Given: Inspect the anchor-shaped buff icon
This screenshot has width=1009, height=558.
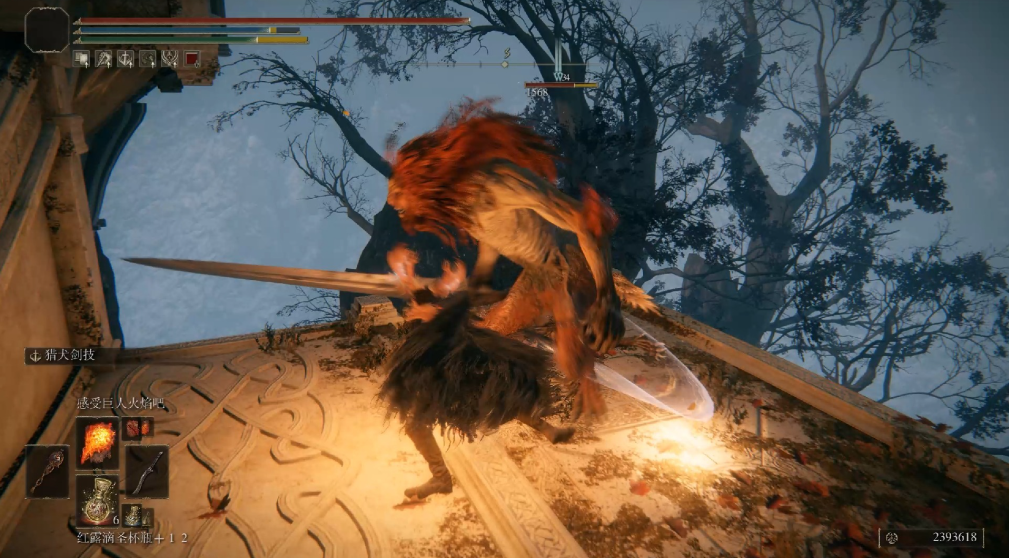Looking at the screenshot, I should 126,59.
